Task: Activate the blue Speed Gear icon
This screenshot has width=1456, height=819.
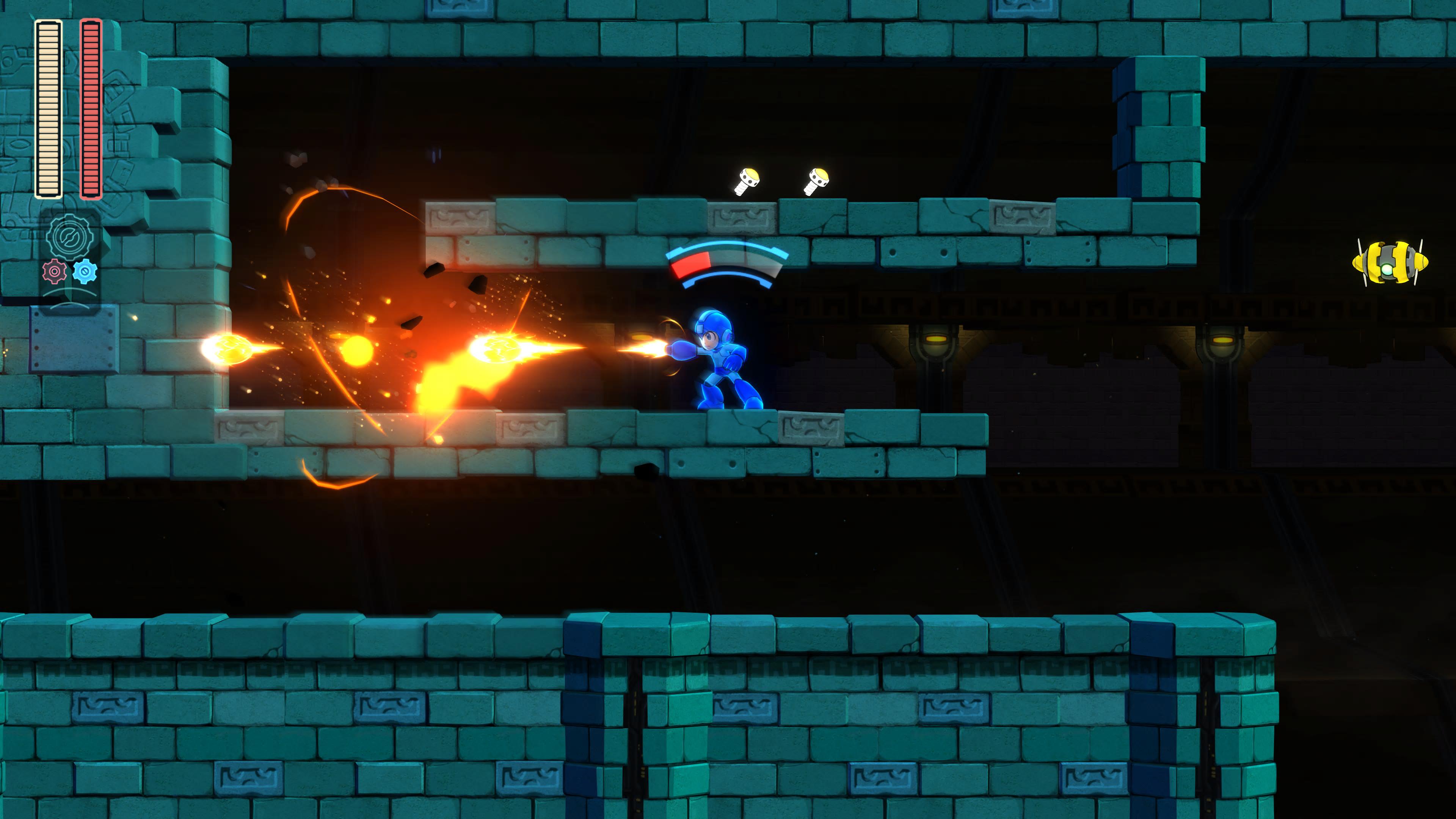Action: [85, 272]
